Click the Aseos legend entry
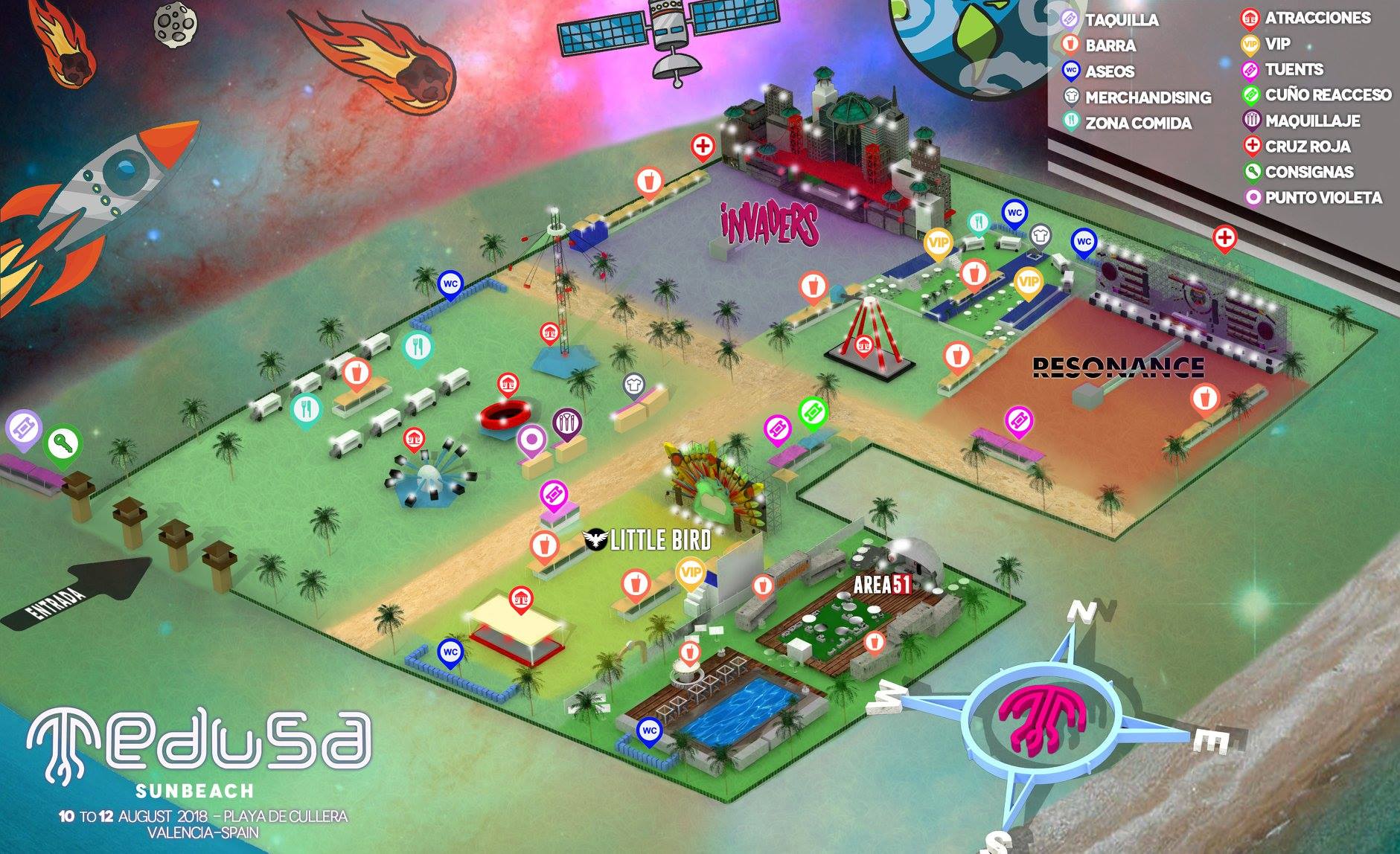Viewport: 1400px width, 854px height. tap(1109, 71)
